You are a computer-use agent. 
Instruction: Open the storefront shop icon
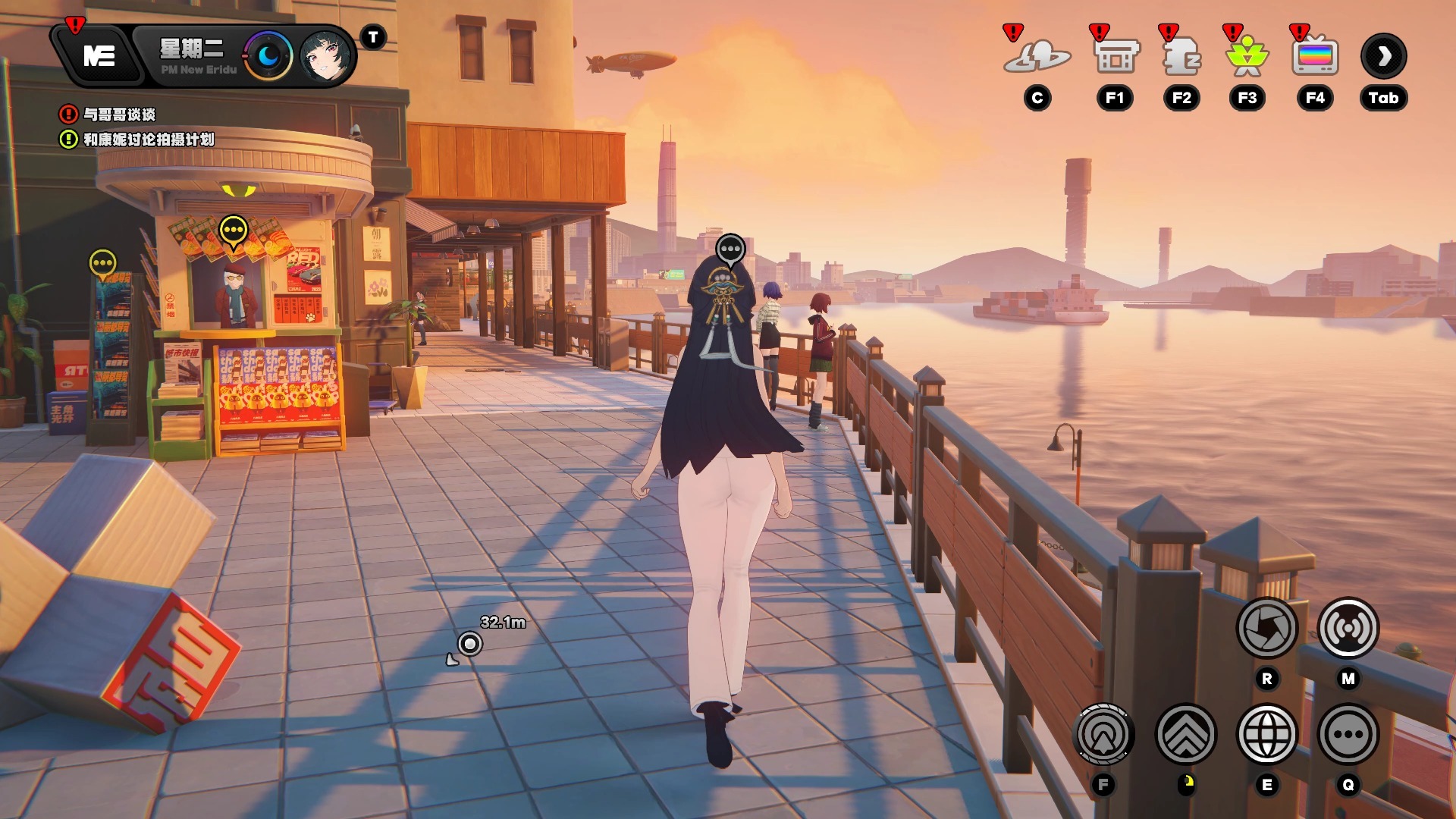click(1116, 57)
